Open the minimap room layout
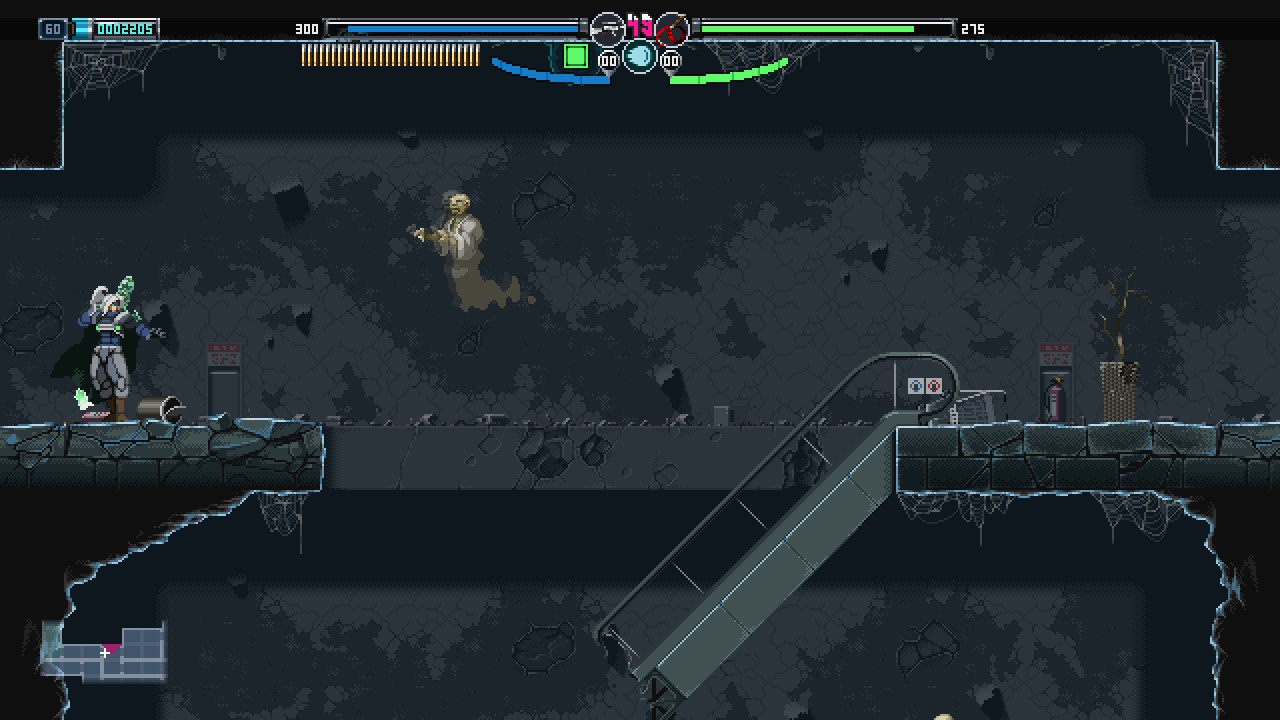Screen dimensions: 1280x720 tap(104, 651)
